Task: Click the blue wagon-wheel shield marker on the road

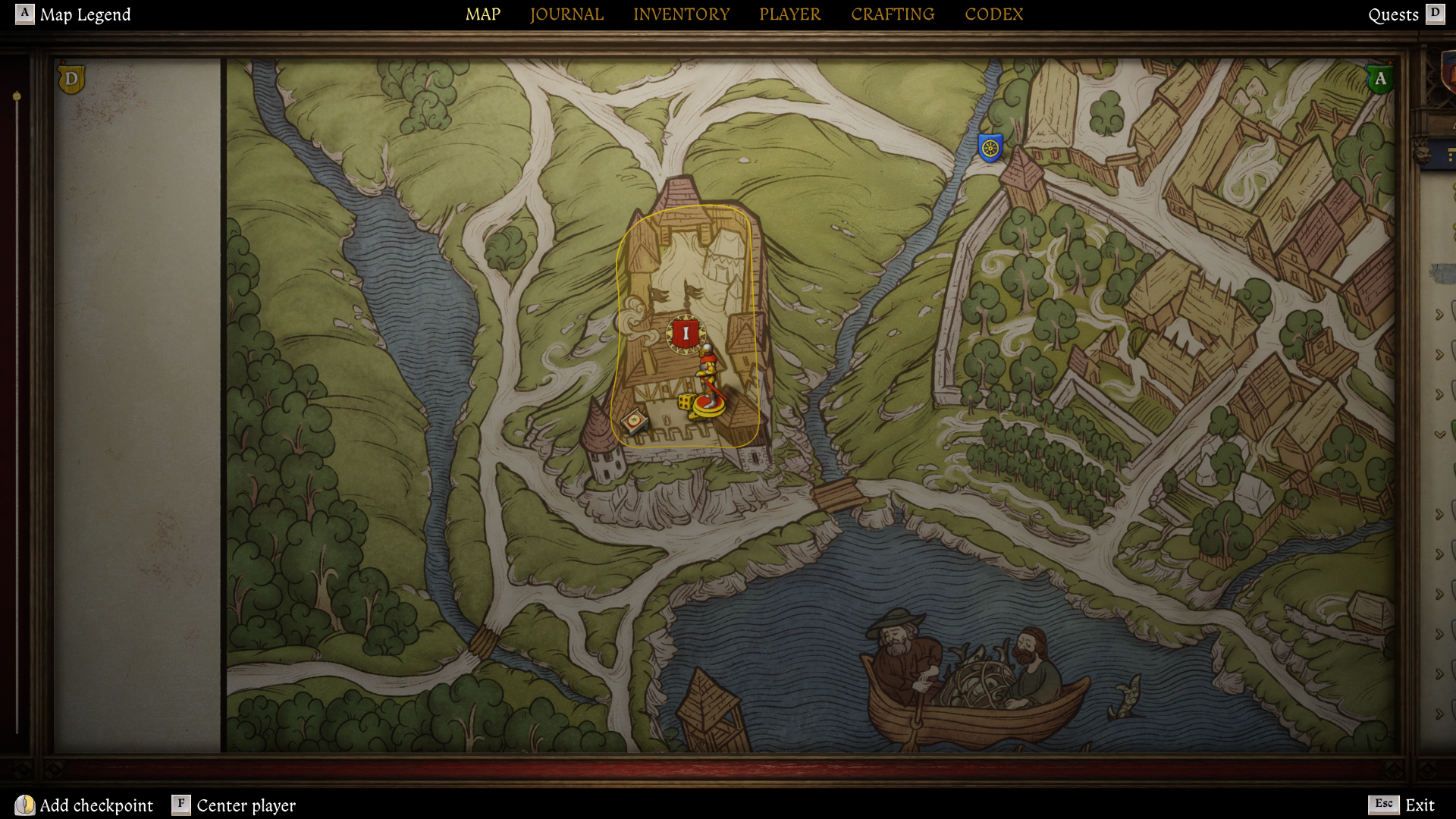Action: coord(990,147)
